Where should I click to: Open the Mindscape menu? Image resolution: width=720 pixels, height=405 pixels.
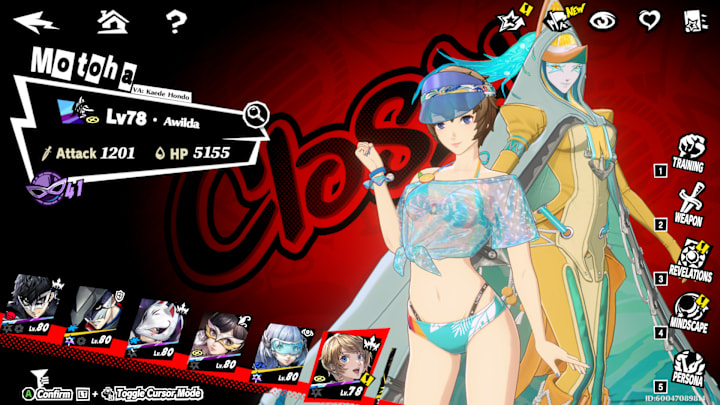(x=688, y=312)
